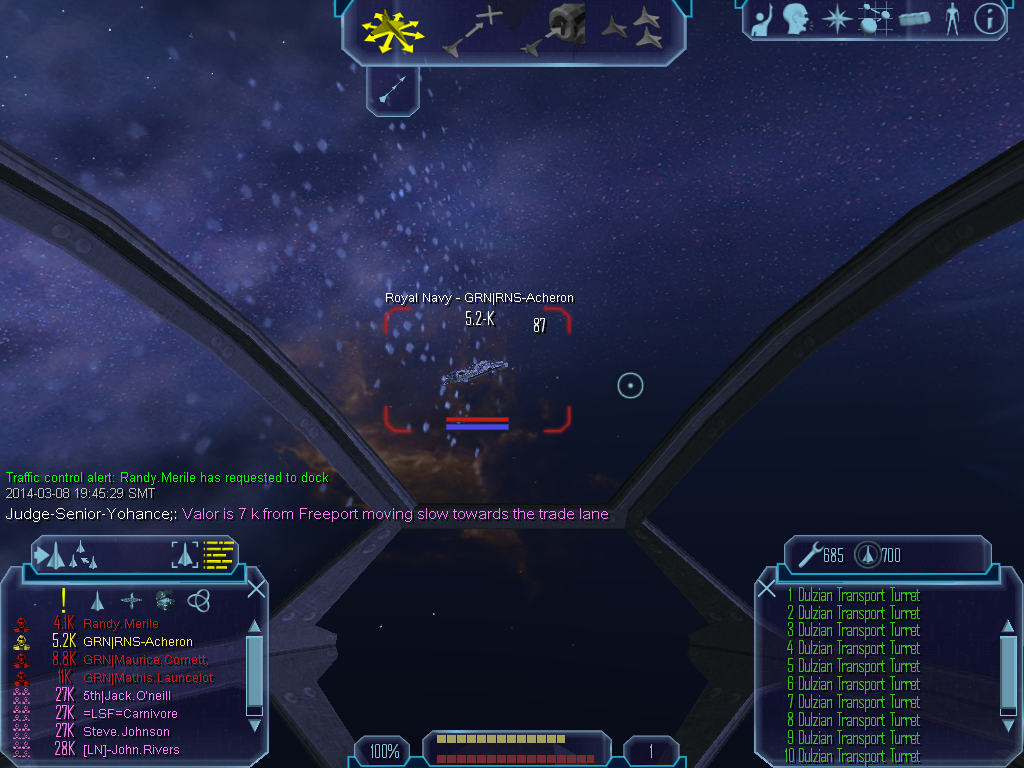Screen dimensions: 1024x768
Task: Close the weapons list panel
Action: (x=767, y=589)
